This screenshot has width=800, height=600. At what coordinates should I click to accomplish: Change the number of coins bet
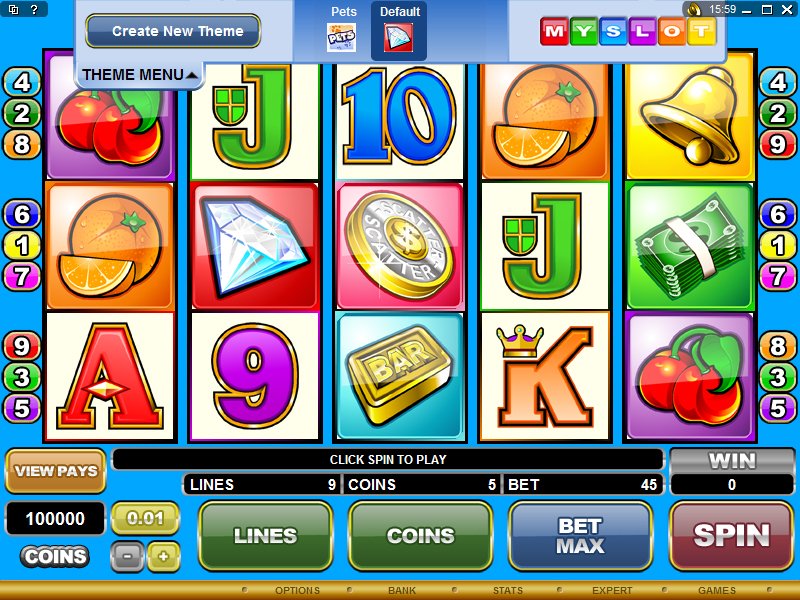click(x=420, y=535)
